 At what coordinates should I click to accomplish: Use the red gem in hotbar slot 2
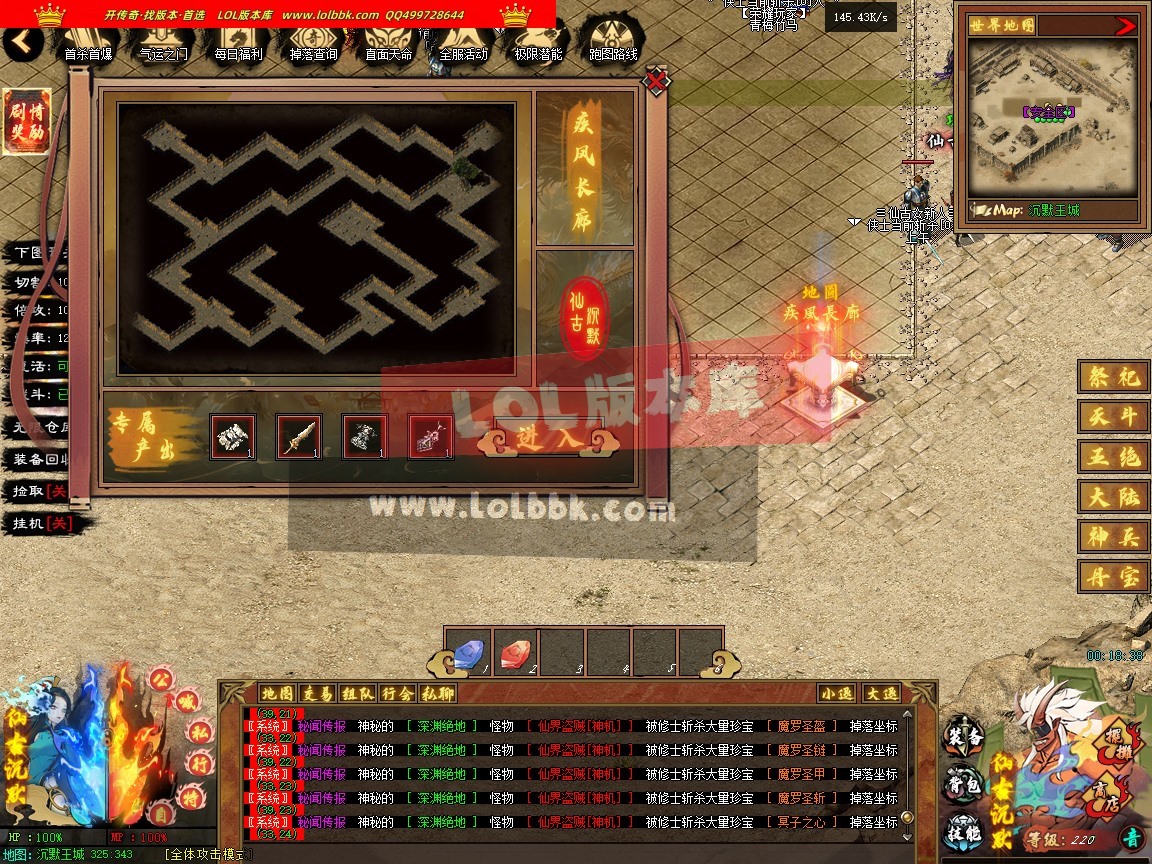click(515, 652)
